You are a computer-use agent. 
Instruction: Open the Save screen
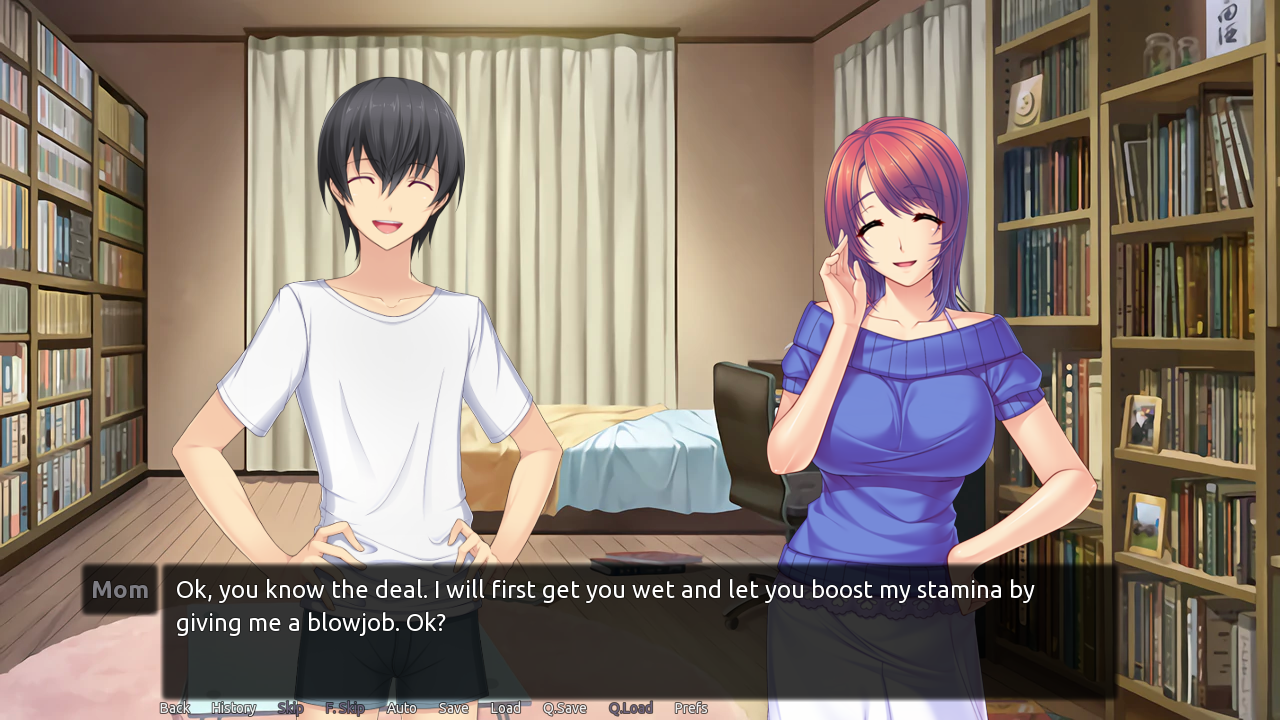click(453, 708)
